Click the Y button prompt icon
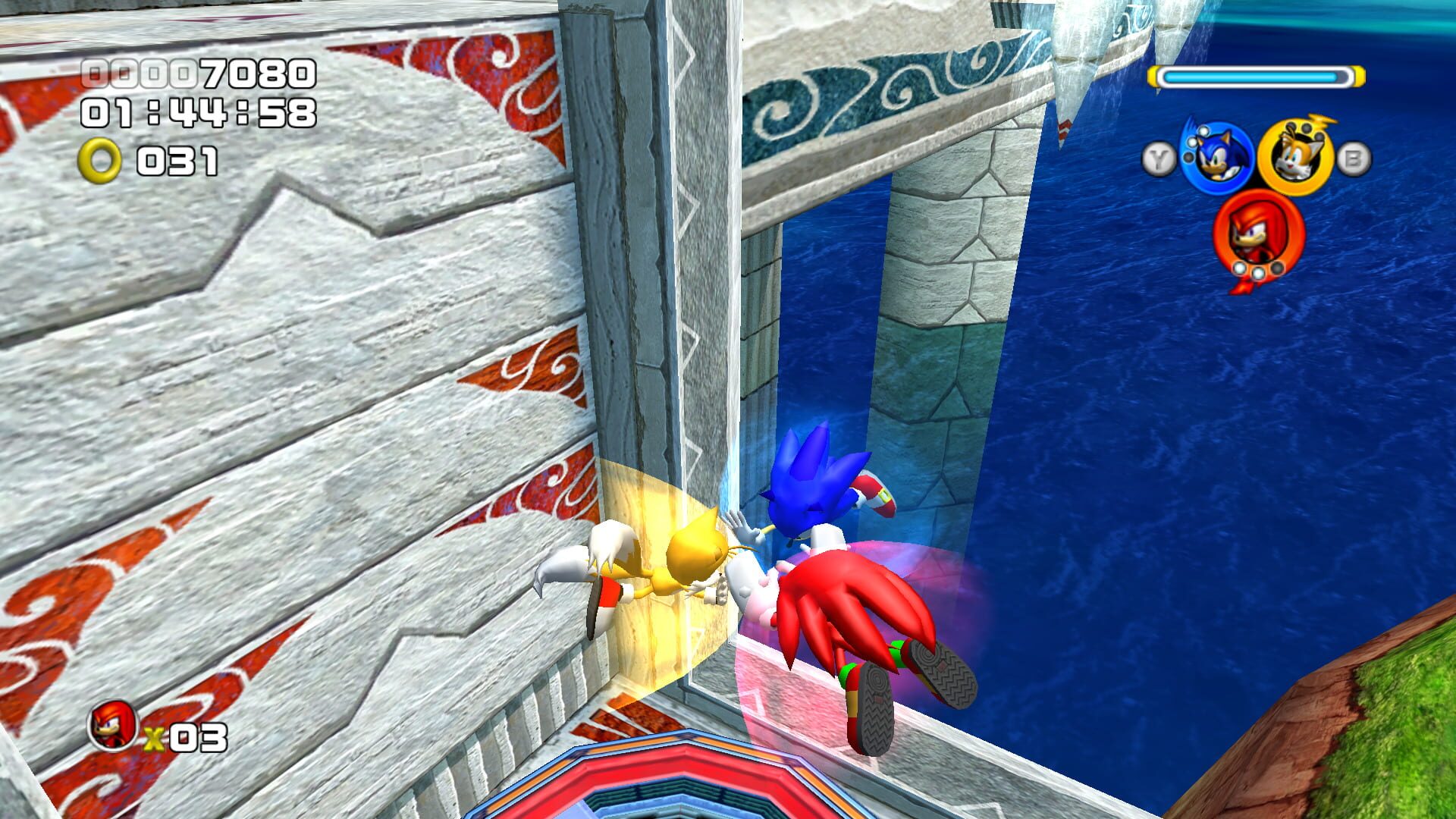Screen dimensions: 1456x819 tap(1160, 155)
